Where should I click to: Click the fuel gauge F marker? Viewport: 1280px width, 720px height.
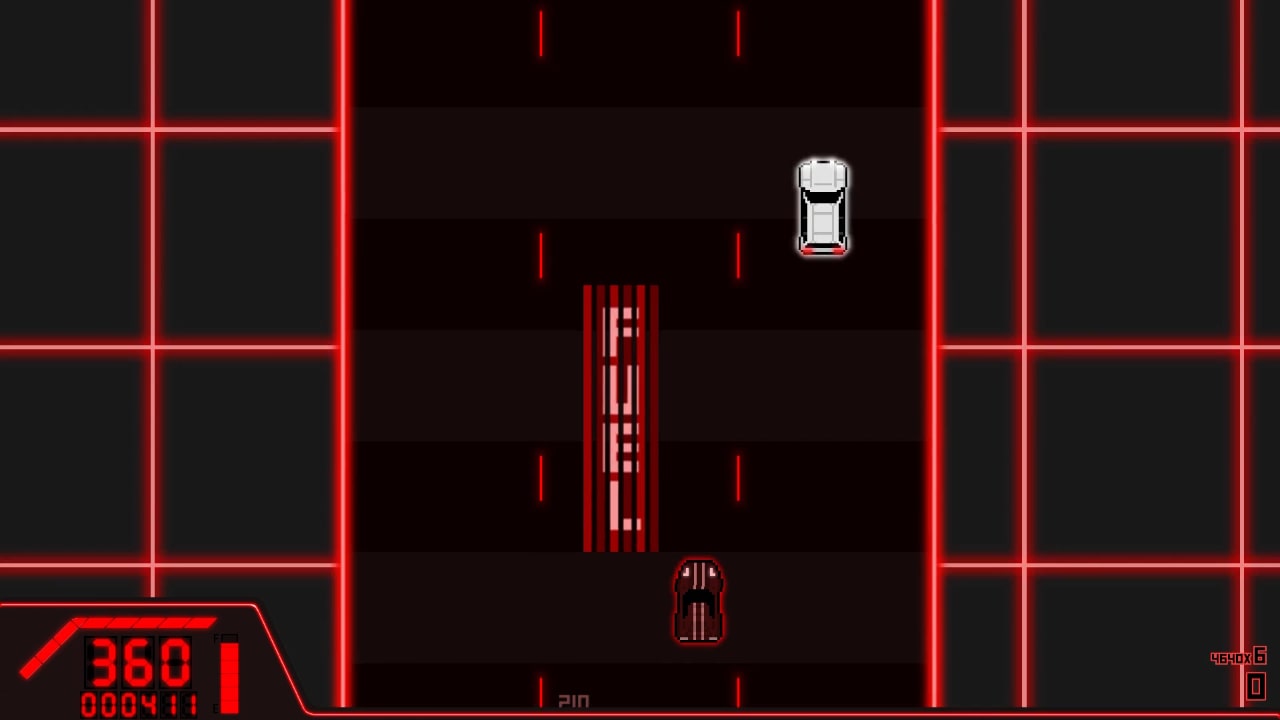point(217,637)
